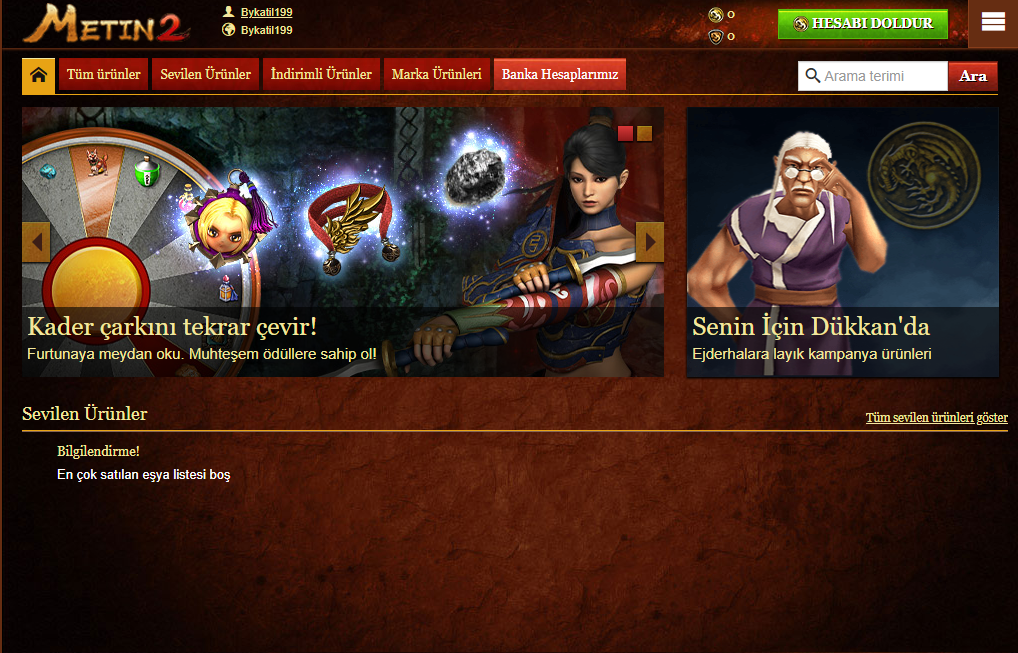Hit the Ara search button

[x=972, y=76]
